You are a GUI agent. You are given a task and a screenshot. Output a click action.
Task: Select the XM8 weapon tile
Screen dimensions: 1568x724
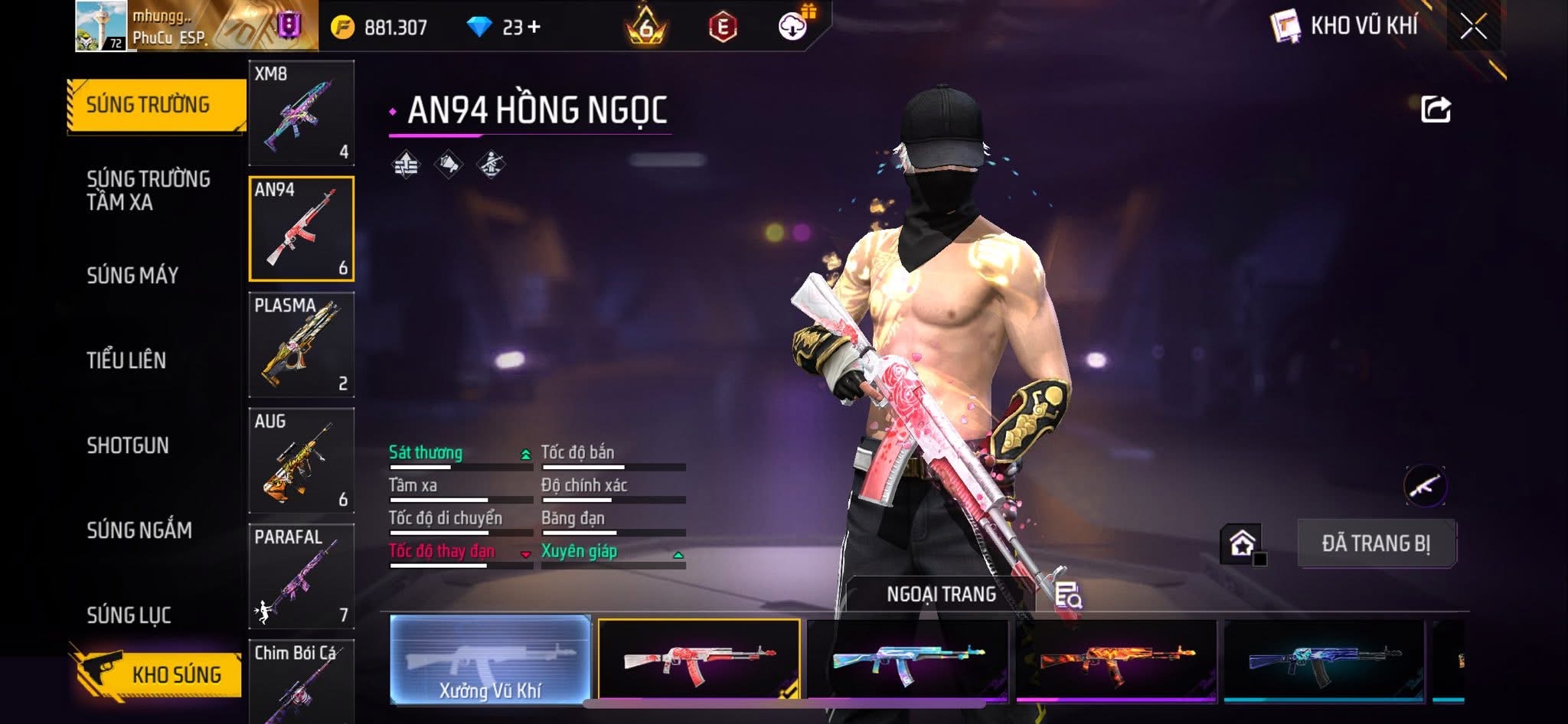tap(302, 113)
